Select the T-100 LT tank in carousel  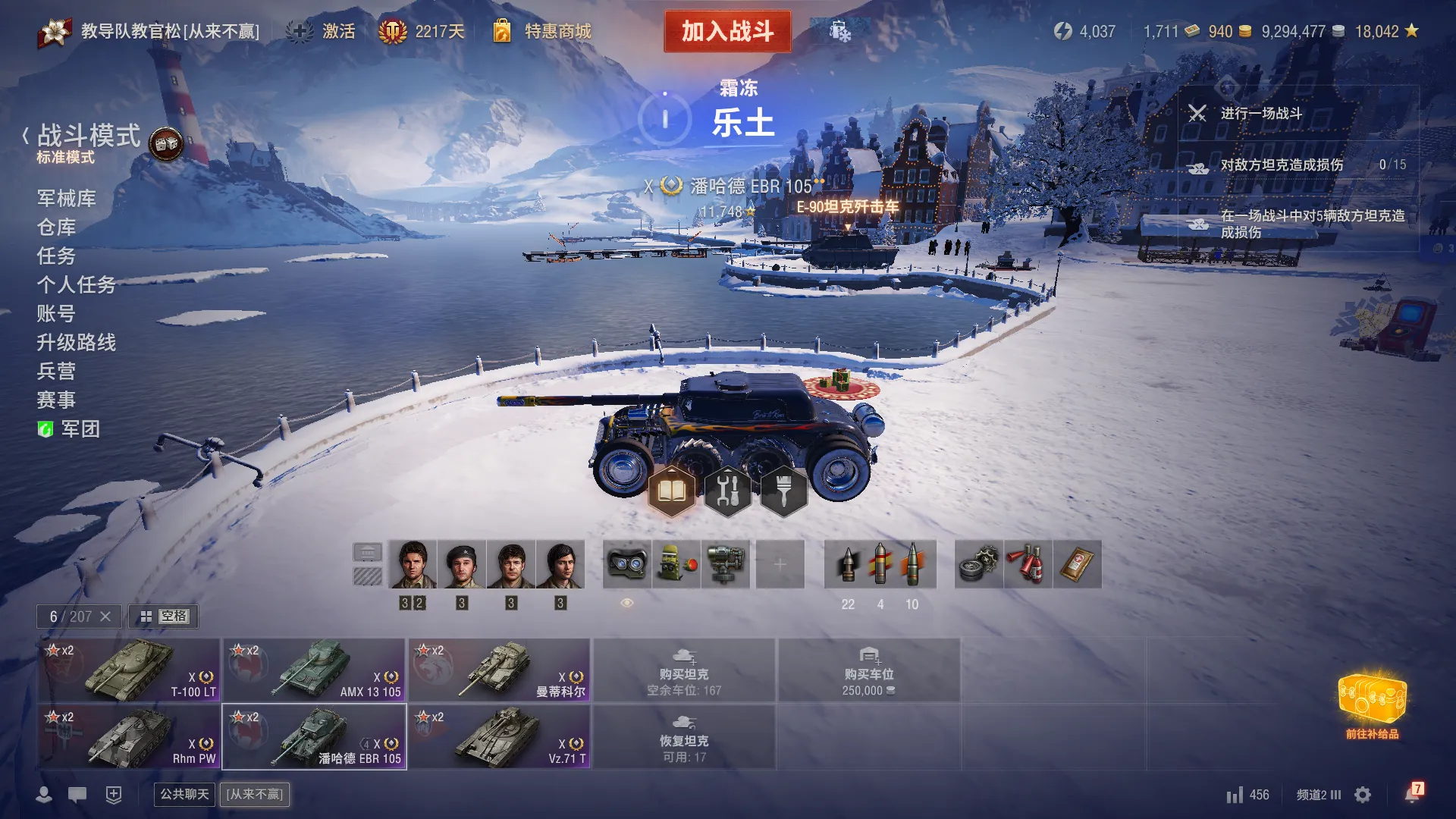[x=130, y=670]
